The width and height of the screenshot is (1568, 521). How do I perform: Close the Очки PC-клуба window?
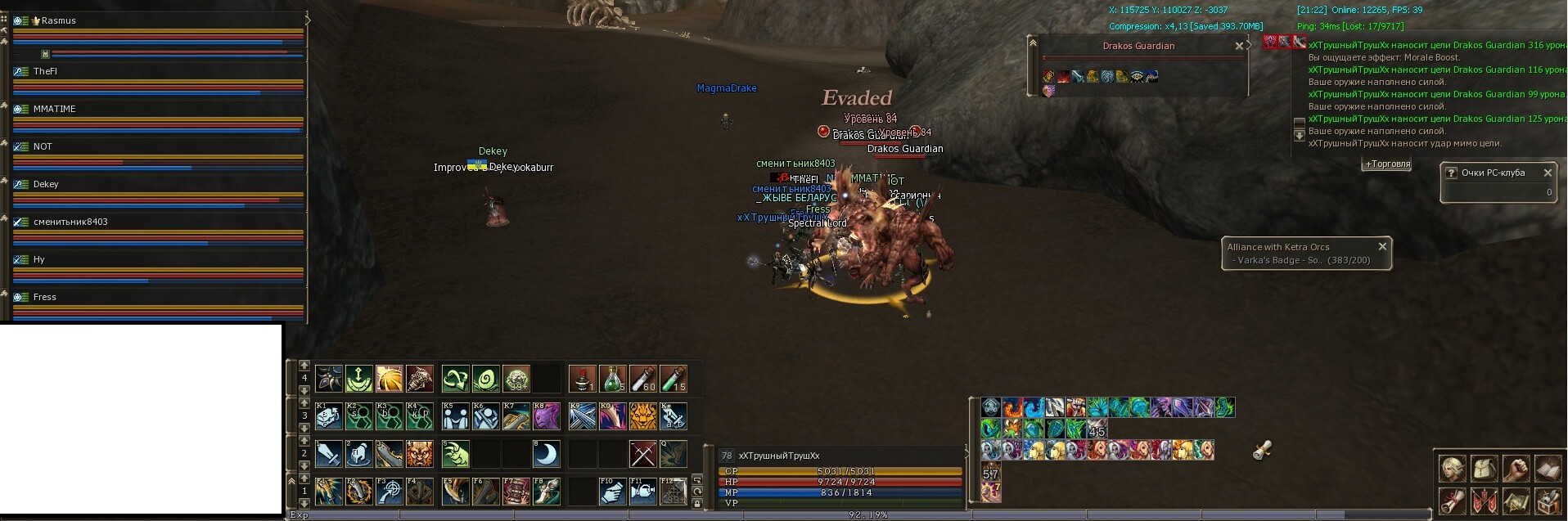point(1548,173)
